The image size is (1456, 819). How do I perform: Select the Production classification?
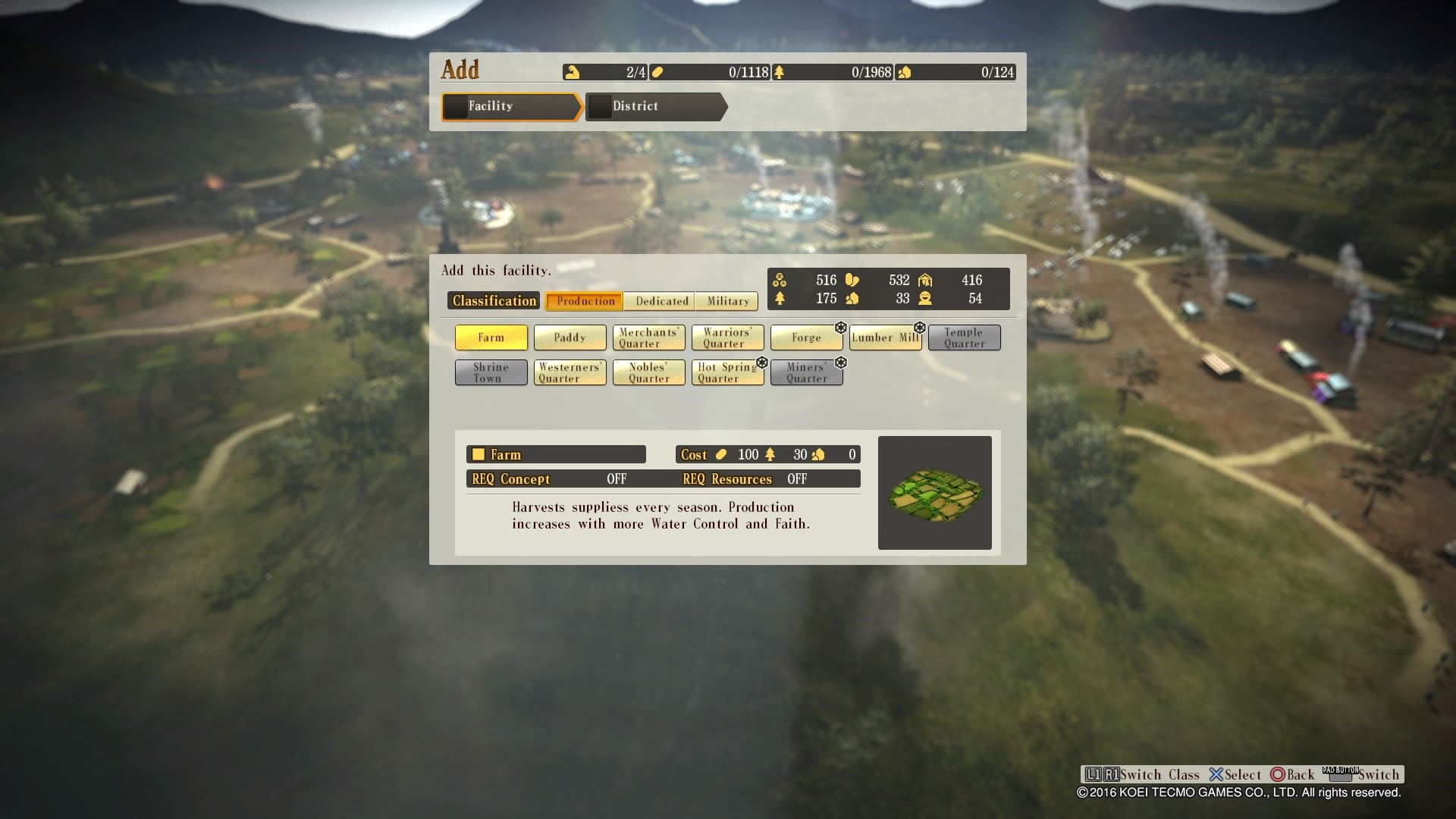coord(585,301)
